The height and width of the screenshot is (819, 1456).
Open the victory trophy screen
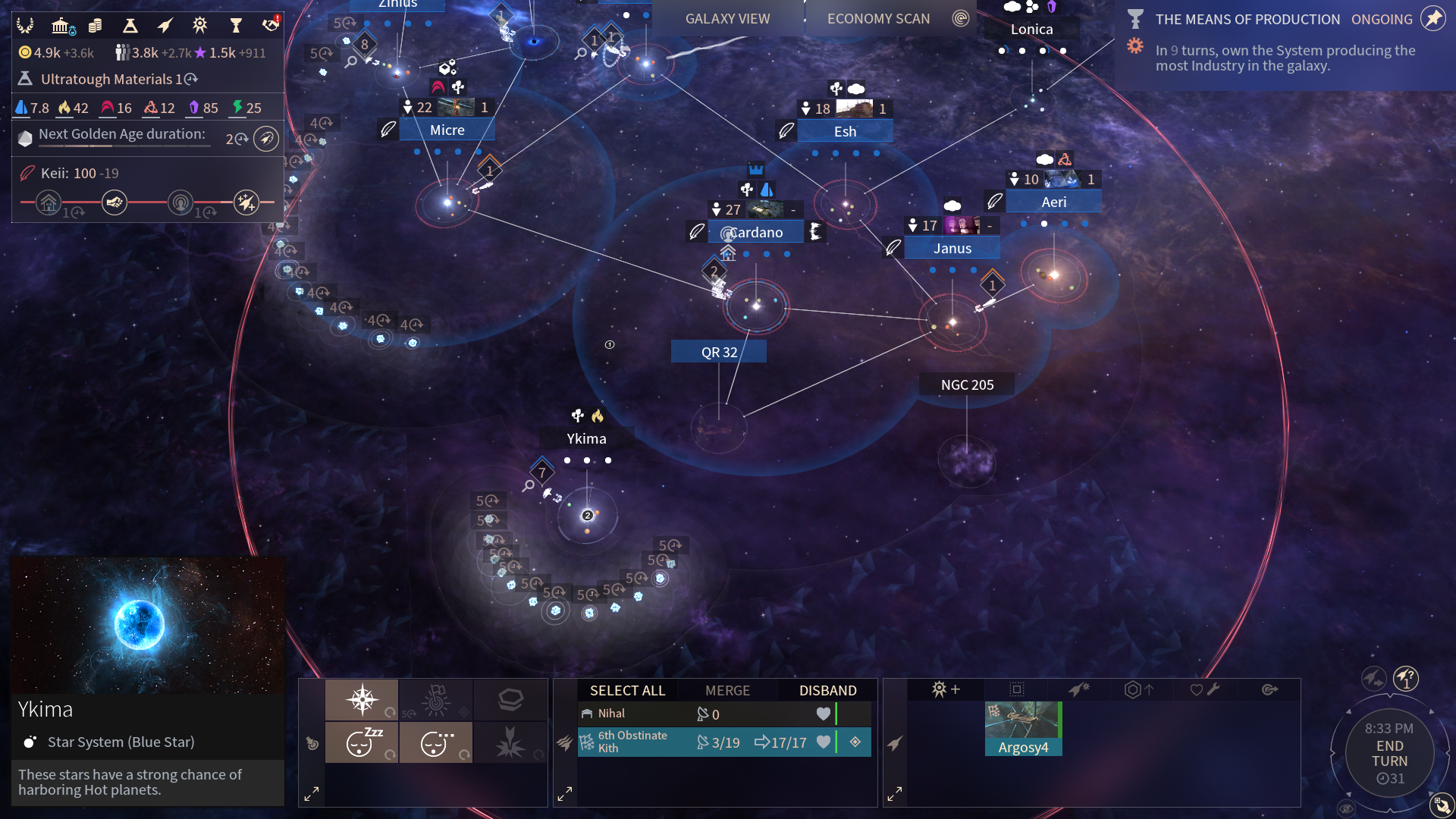click(236, 26)
